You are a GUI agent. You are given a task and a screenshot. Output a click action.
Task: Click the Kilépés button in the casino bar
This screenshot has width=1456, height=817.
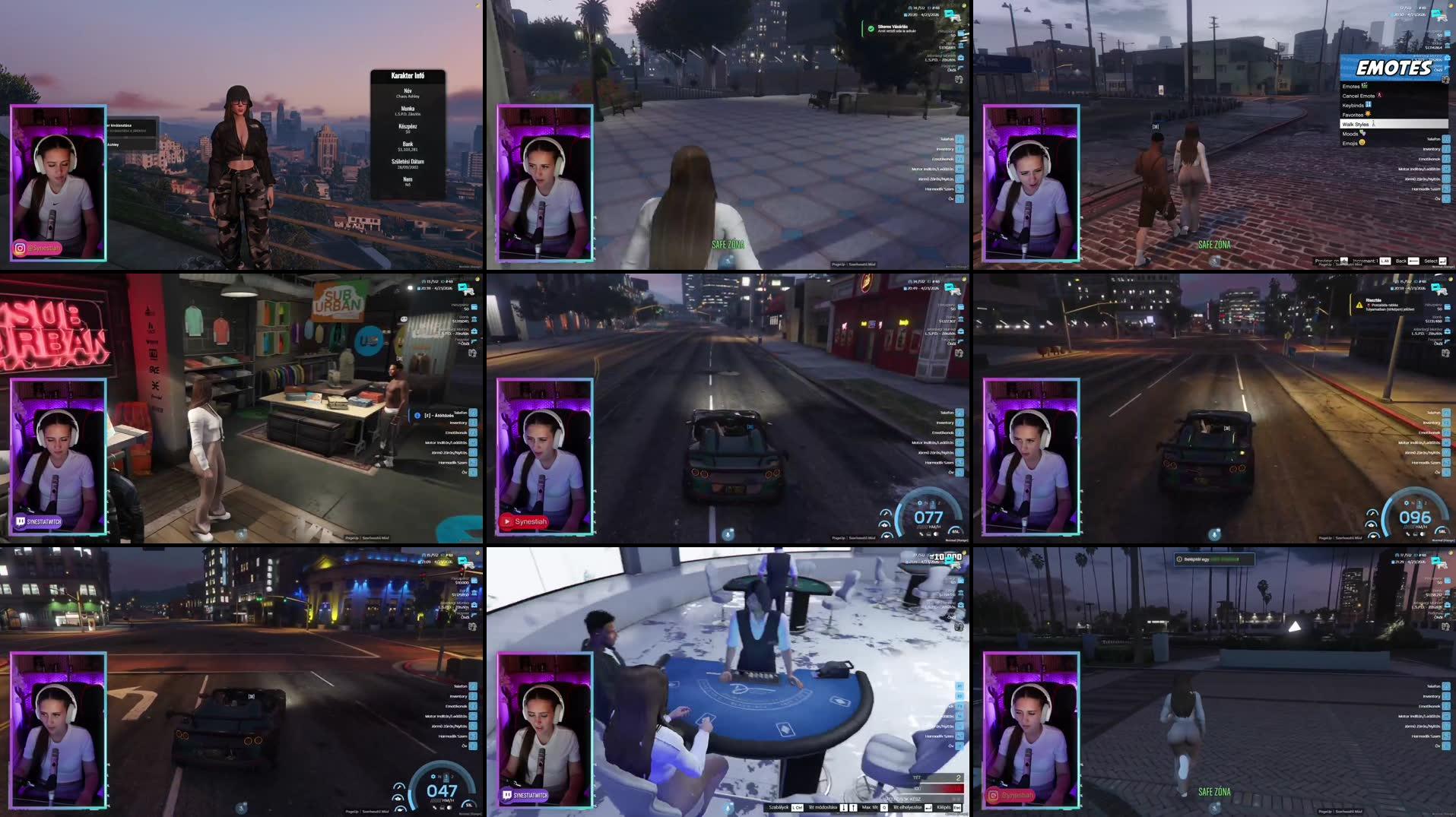[x=947, y=808]
